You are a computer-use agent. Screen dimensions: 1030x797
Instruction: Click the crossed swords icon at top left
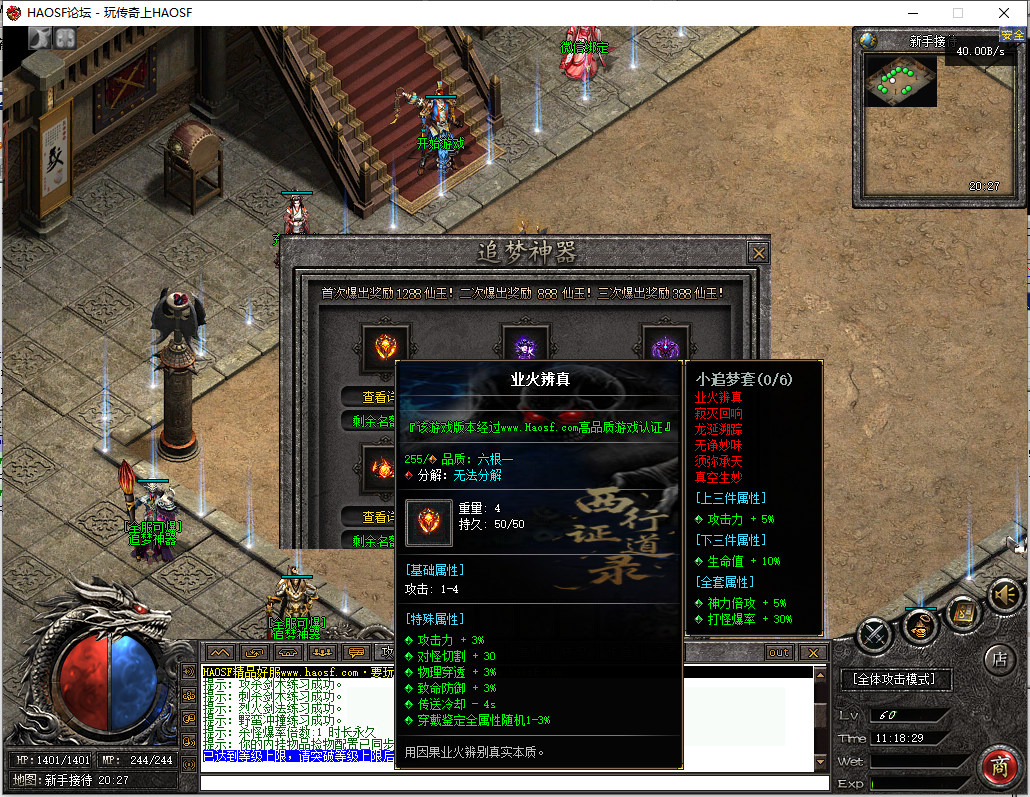(40, 38)
